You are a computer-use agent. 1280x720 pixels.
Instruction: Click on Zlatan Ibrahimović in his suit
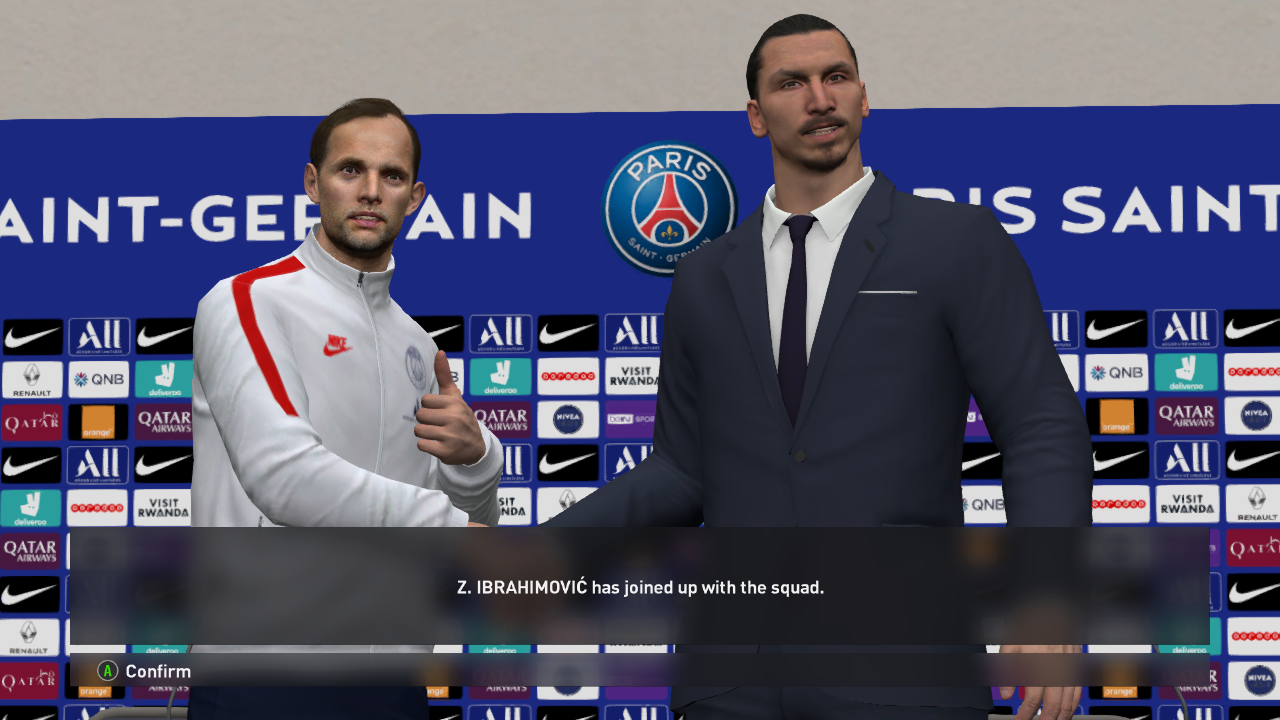coord(810,300)
